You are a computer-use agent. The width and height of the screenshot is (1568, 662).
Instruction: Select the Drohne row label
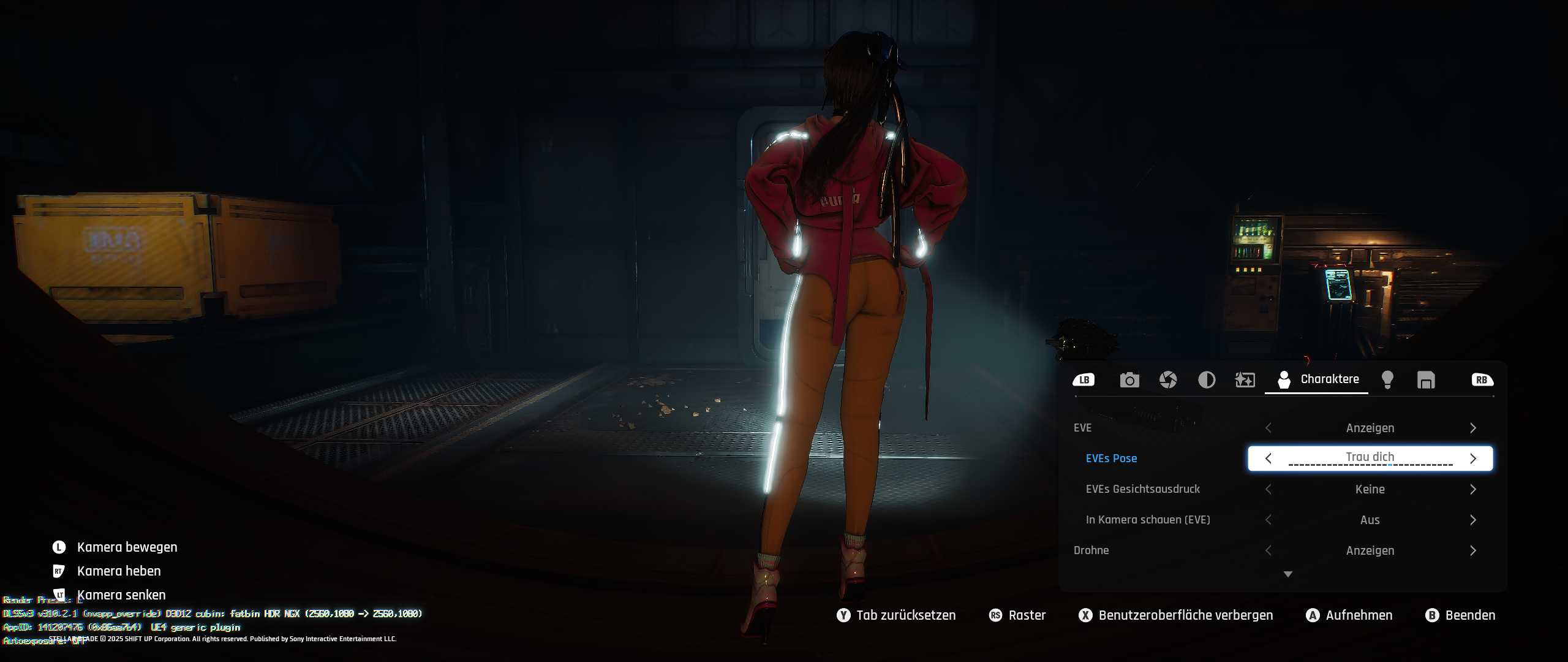click(x=1091, y=550)
